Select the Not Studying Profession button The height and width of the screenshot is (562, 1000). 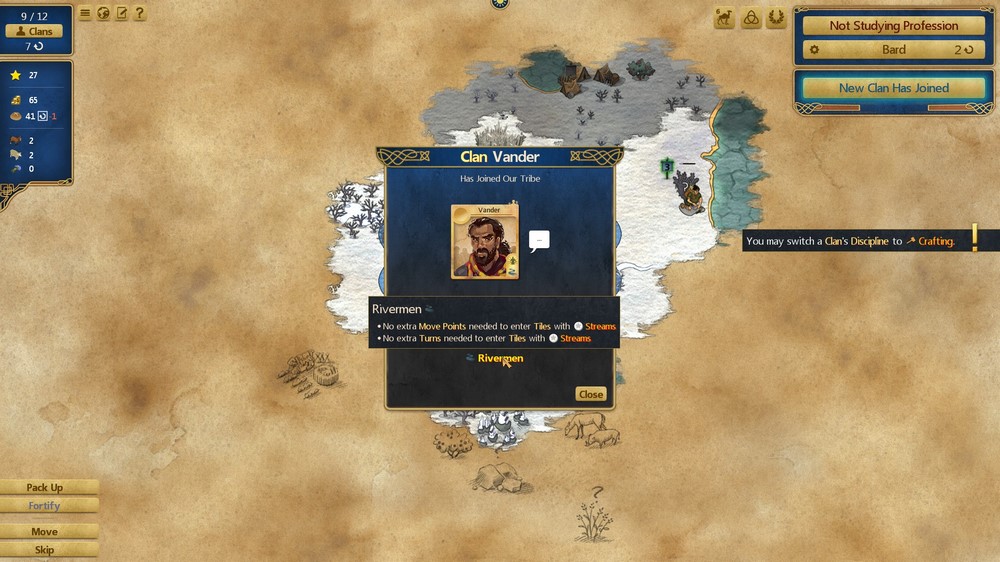point(894,26)
